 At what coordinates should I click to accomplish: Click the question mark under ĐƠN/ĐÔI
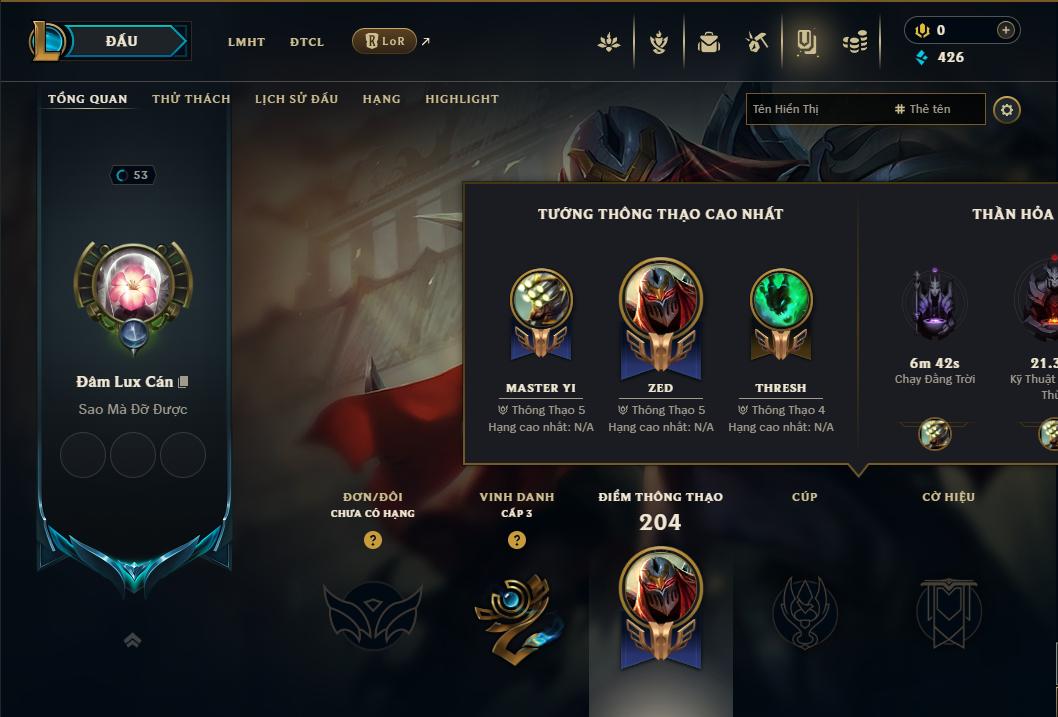(x=373, y=540)
